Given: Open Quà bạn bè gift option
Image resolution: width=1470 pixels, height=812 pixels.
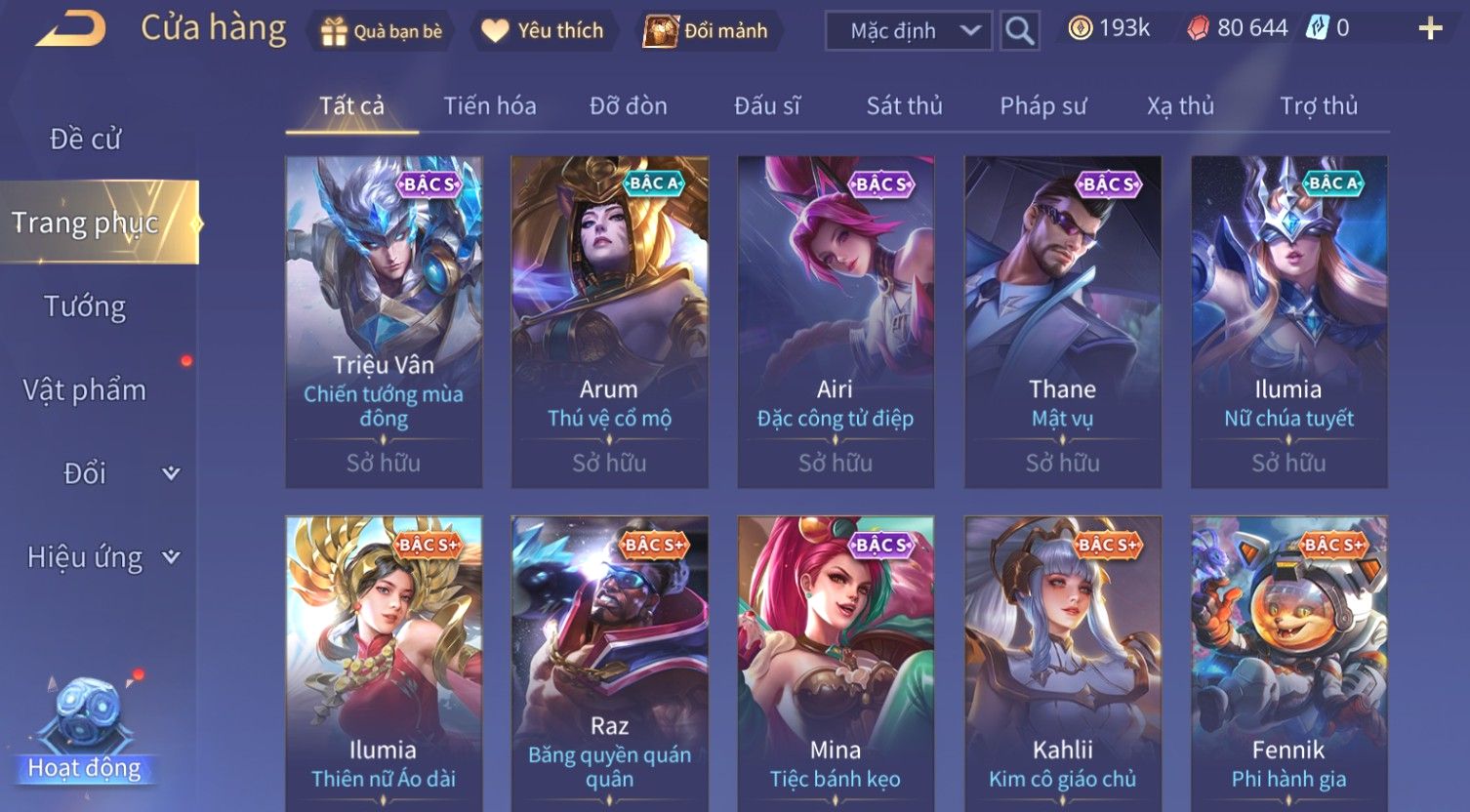Looking at the screenshot, I should [382, 31].
